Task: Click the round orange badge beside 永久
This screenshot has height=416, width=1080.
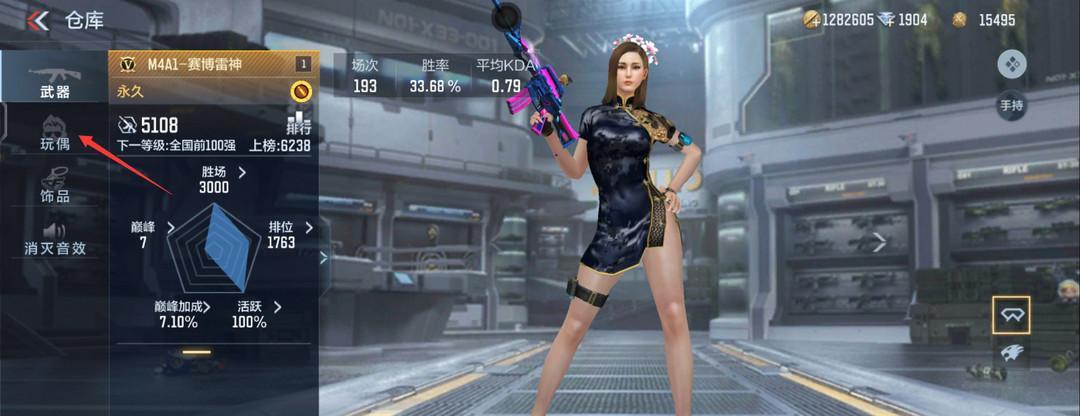Action: pos(300,91)
